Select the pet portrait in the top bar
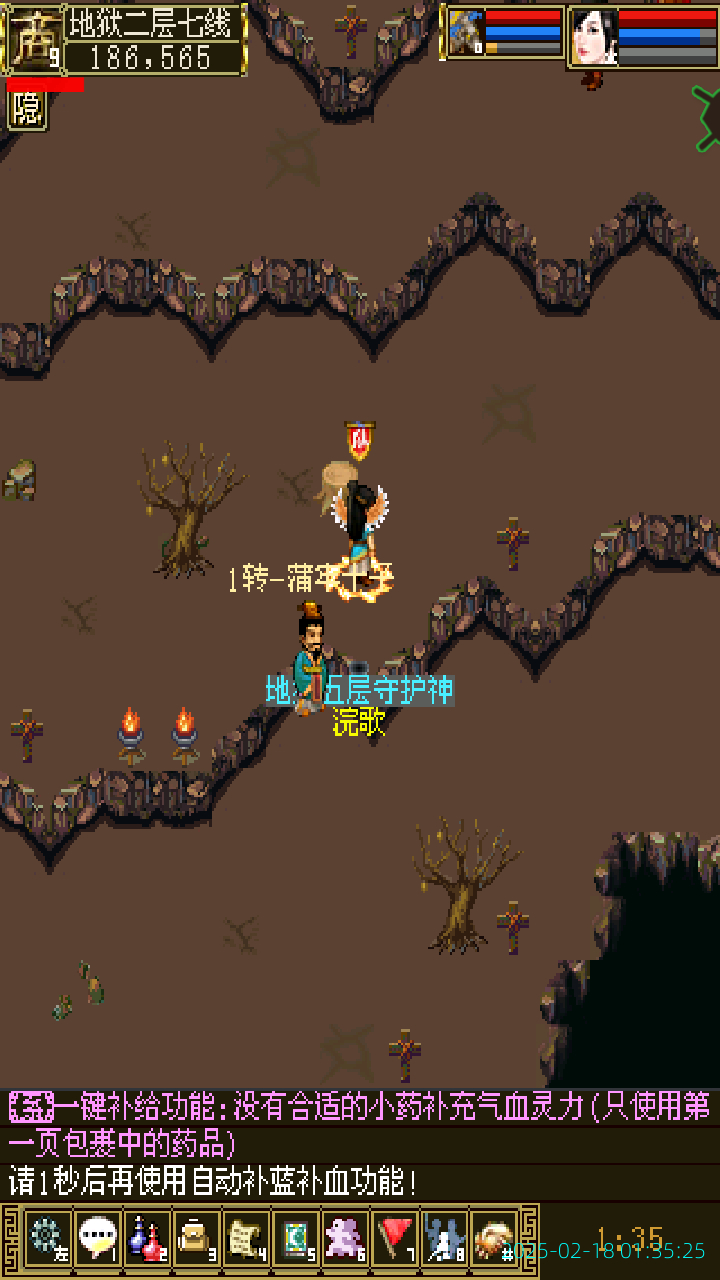Screen dimensions: 720x1280 pos(465,34)
